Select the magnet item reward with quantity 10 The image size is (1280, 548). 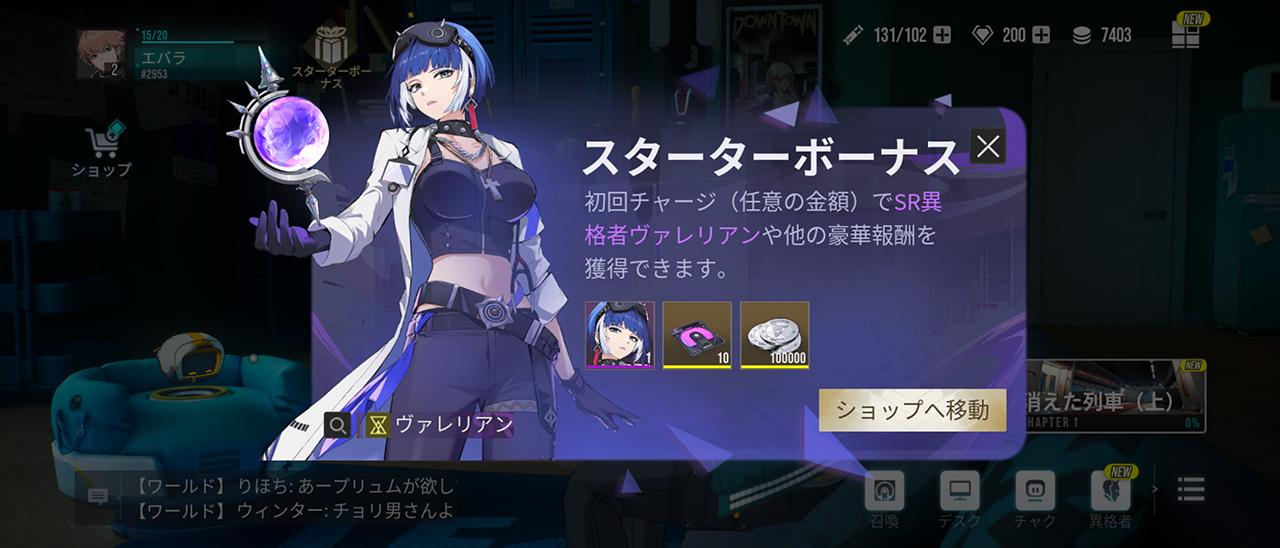point(697,335)
